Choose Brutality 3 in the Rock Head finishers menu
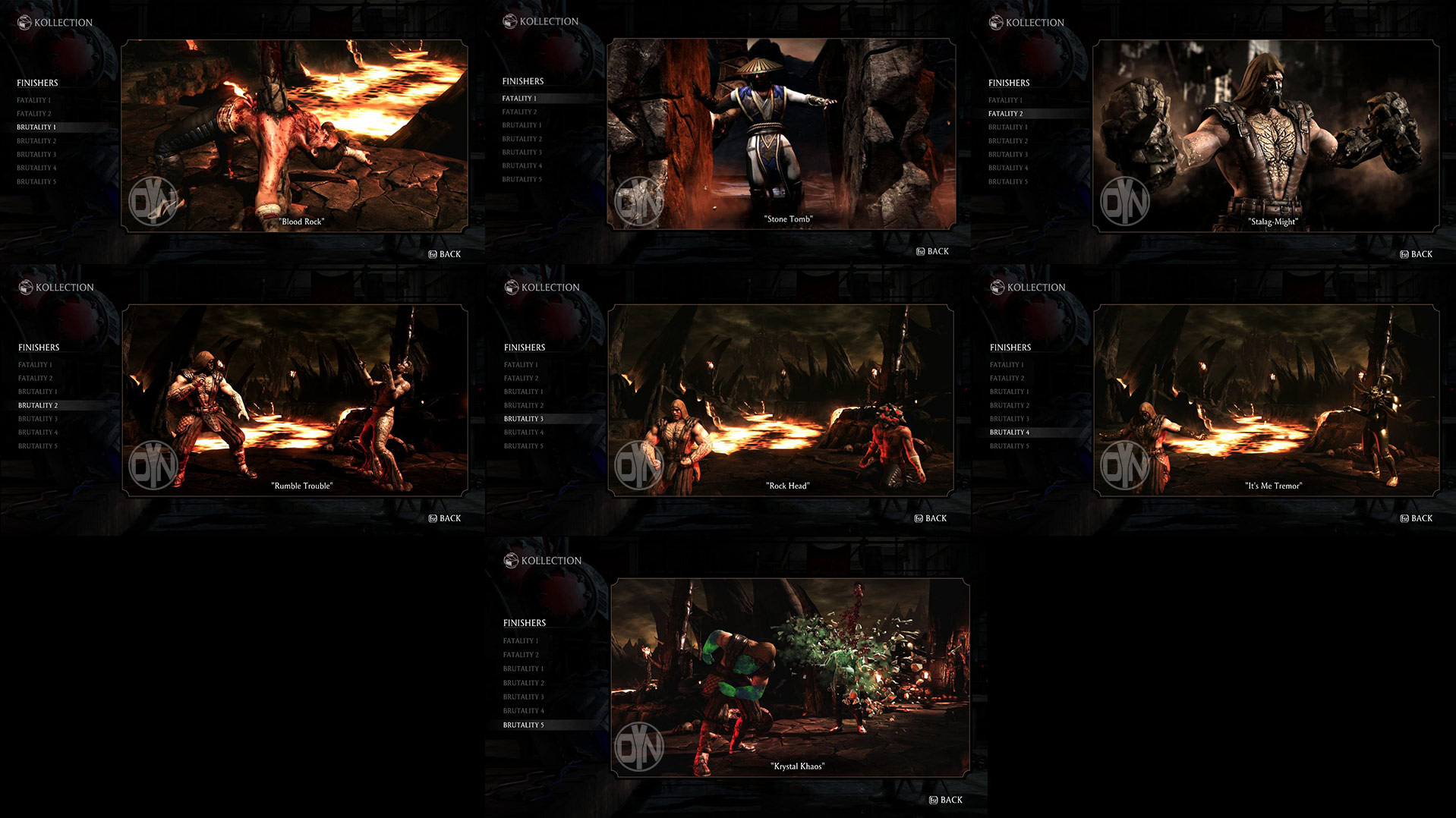 point(523,418)
